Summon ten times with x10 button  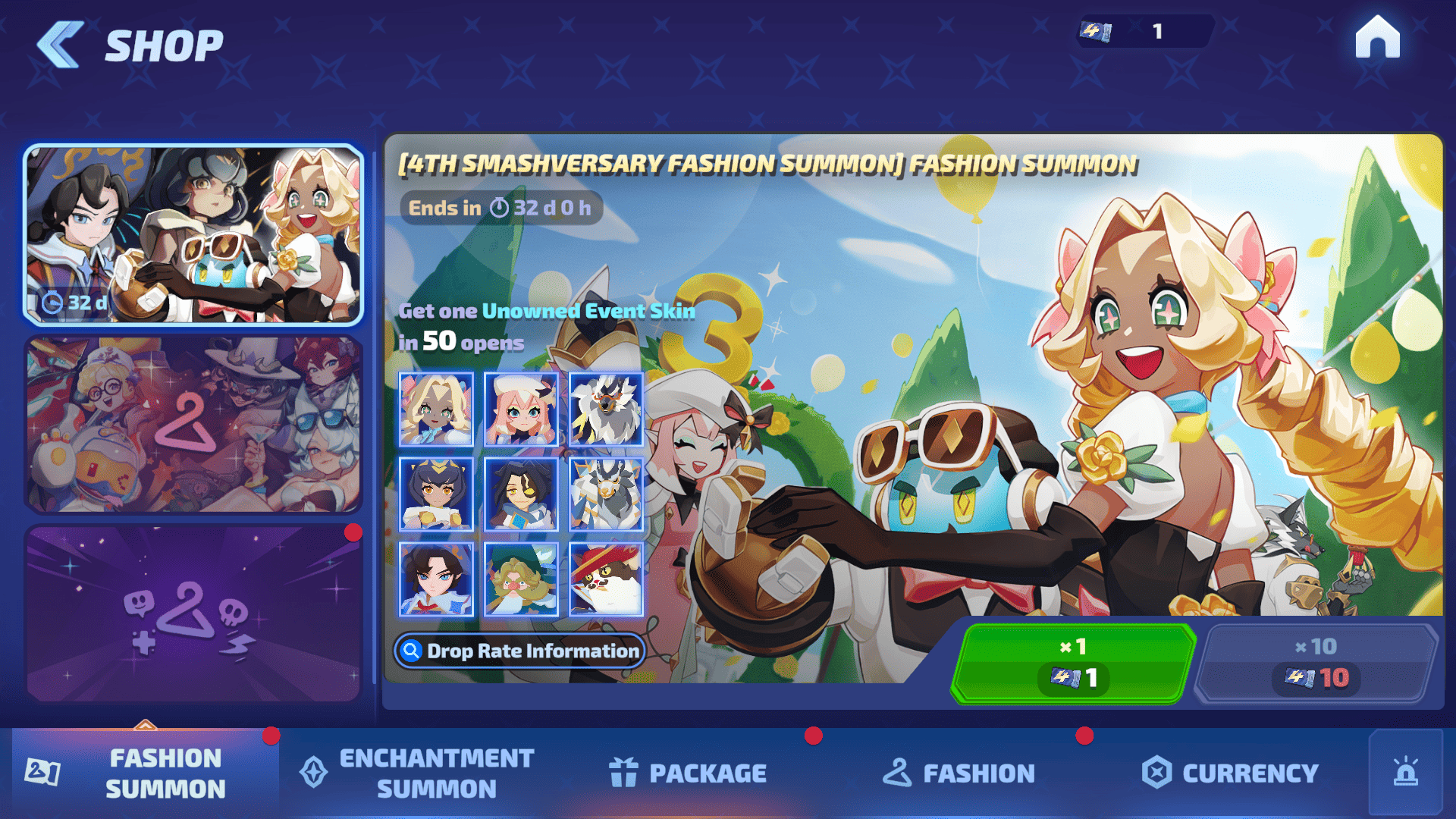(1316, 664)
